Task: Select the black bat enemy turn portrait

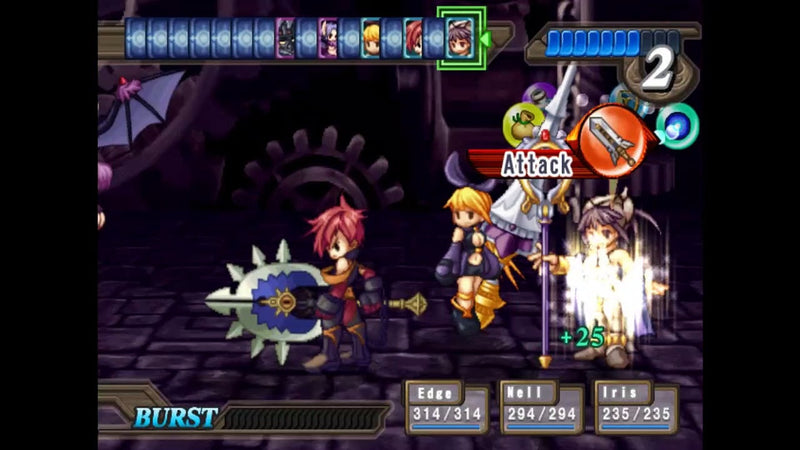Action: point(286,39)
